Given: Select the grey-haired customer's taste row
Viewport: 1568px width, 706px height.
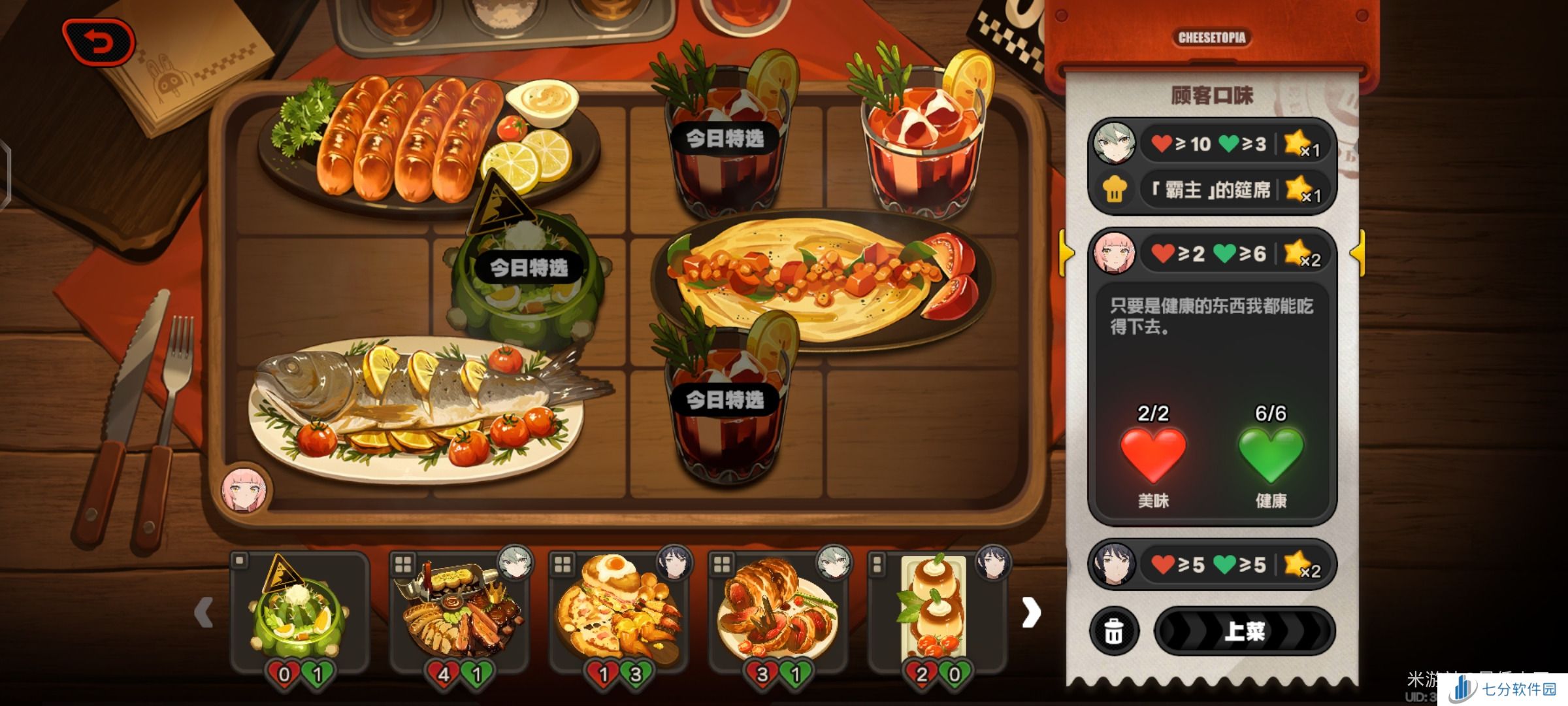Looking at the screenshot, I should click(x=1213, y=143).
